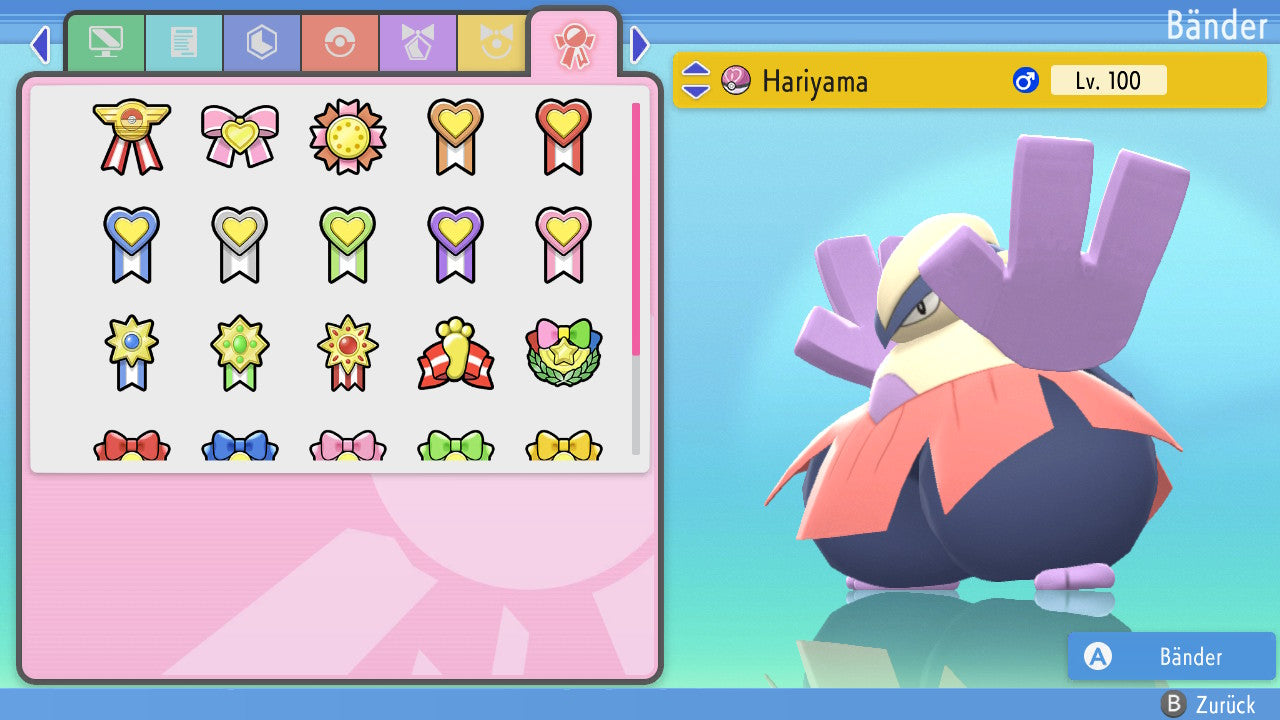The width and height of the screenshot is (1280, 720).
Task: Open the Bänder button
Action: (x=1170, y=657)
